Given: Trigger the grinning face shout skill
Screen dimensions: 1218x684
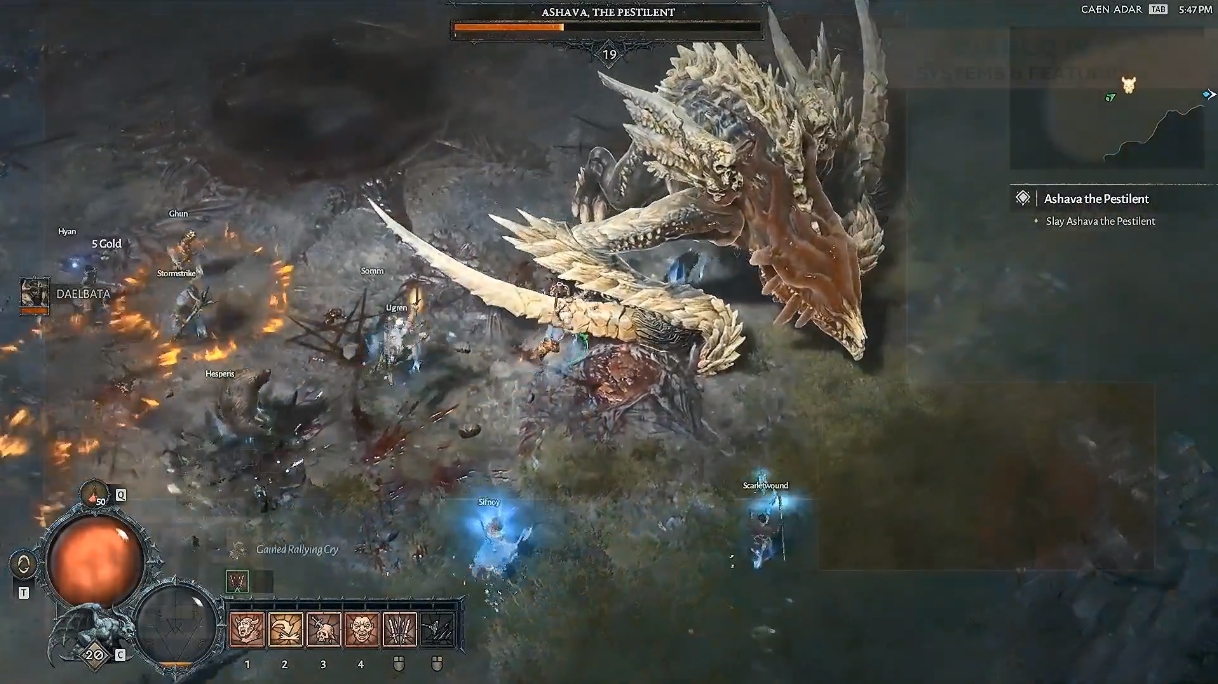Looking at the screenshot, I should click(362, 629).
